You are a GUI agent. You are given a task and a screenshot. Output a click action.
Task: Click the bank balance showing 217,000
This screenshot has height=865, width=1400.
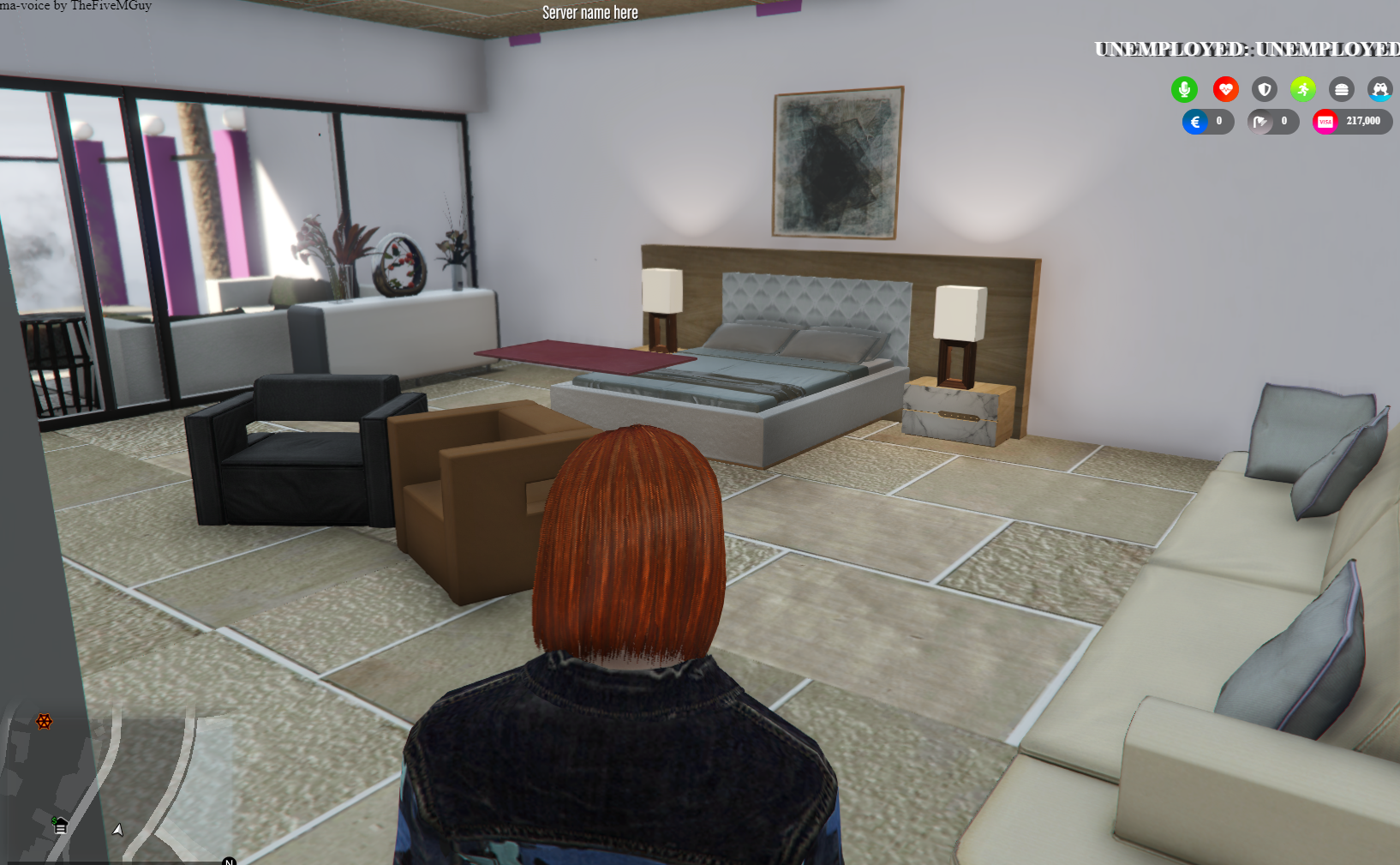click(1364, 122)
